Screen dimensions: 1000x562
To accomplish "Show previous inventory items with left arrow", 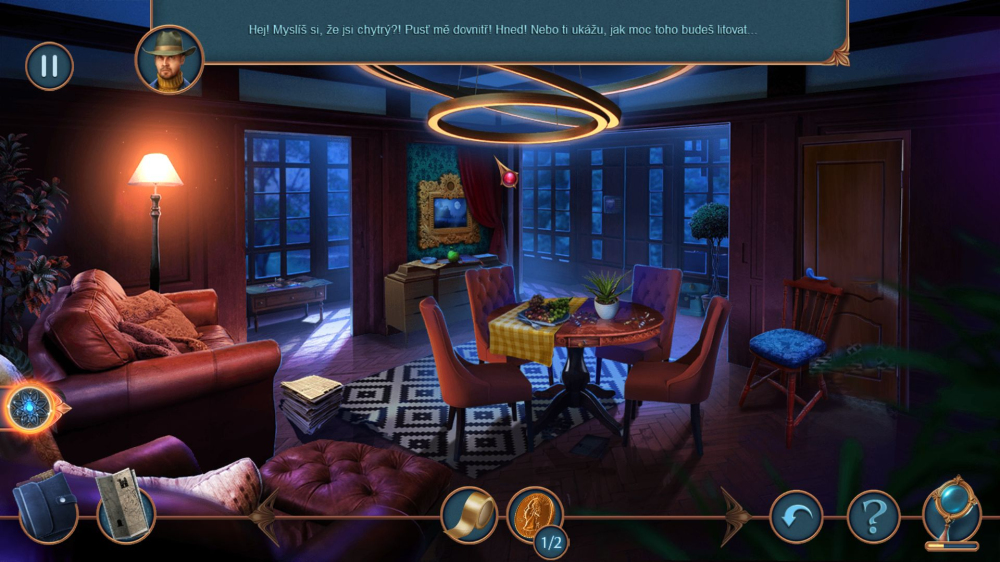I will point(266,516).
